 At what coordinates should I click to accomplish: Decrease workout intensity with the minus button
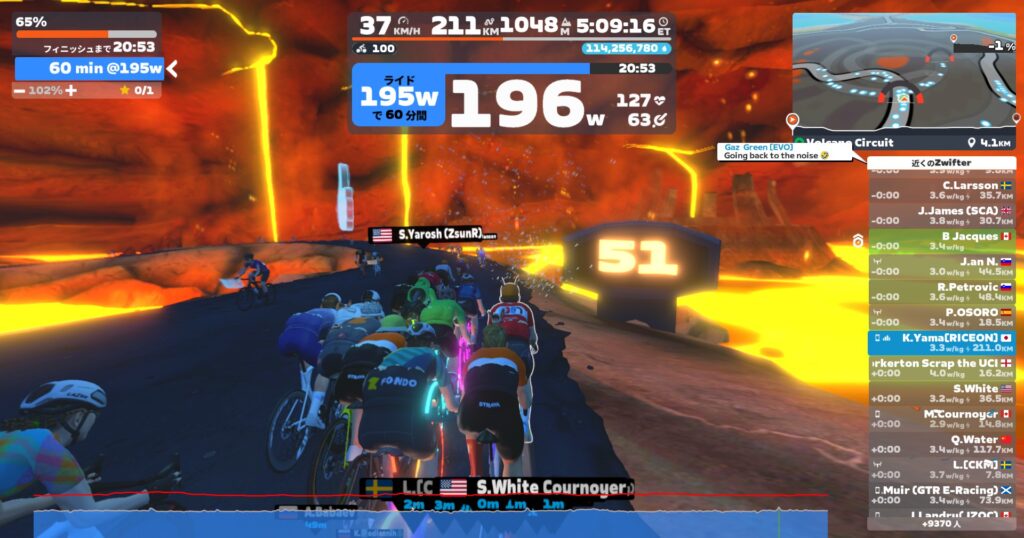click(x=20, y=90)
